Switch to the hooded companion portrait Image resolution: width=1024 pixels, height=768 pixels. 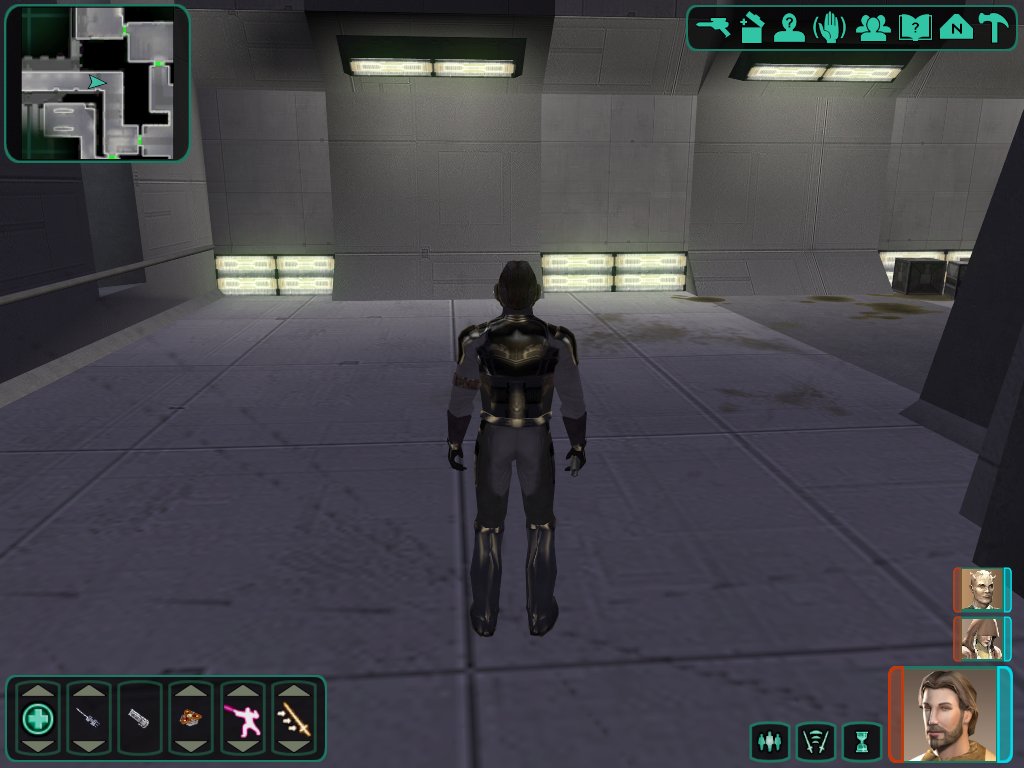tap(982, 638)
